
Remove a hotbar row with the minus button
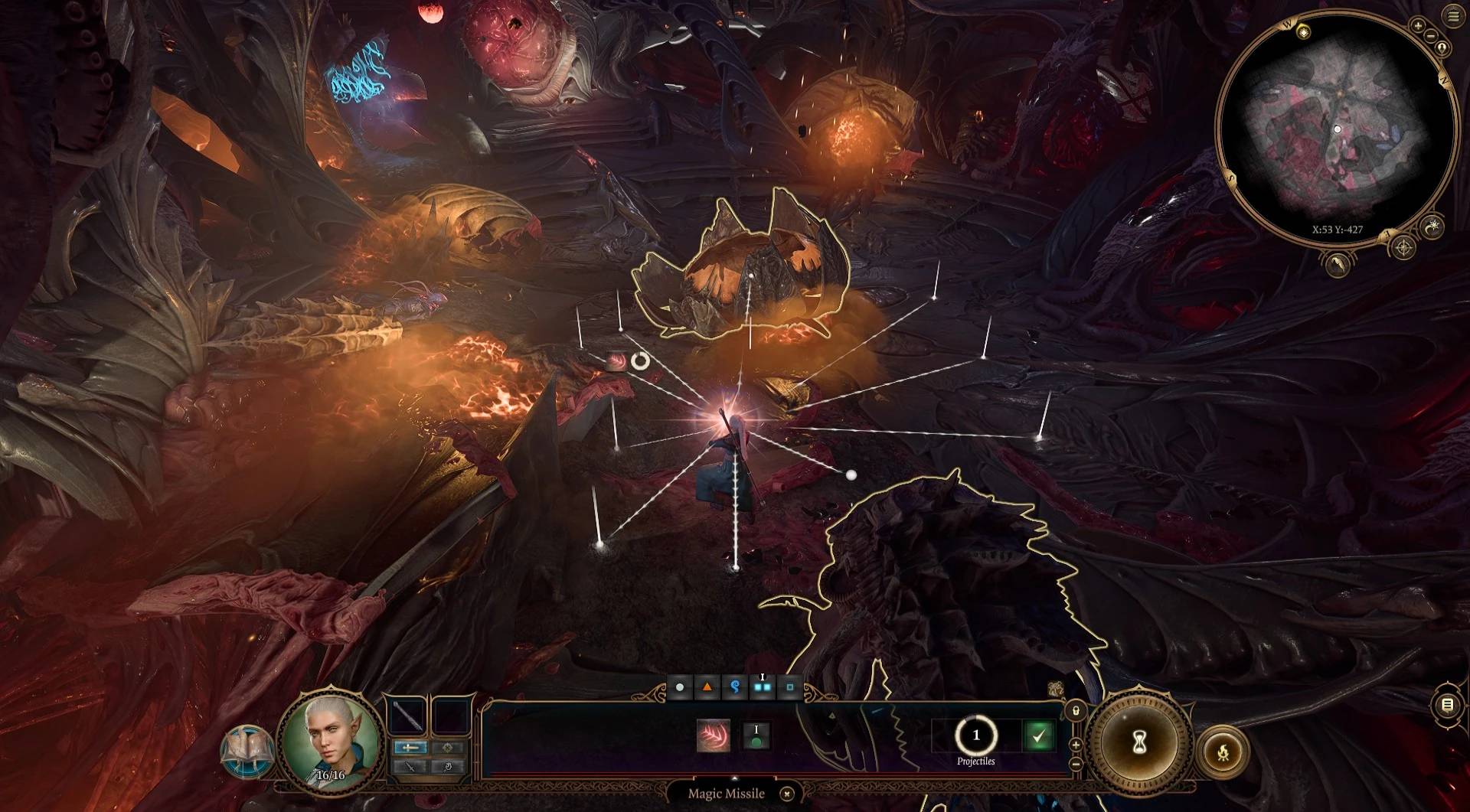point(1076,763)
